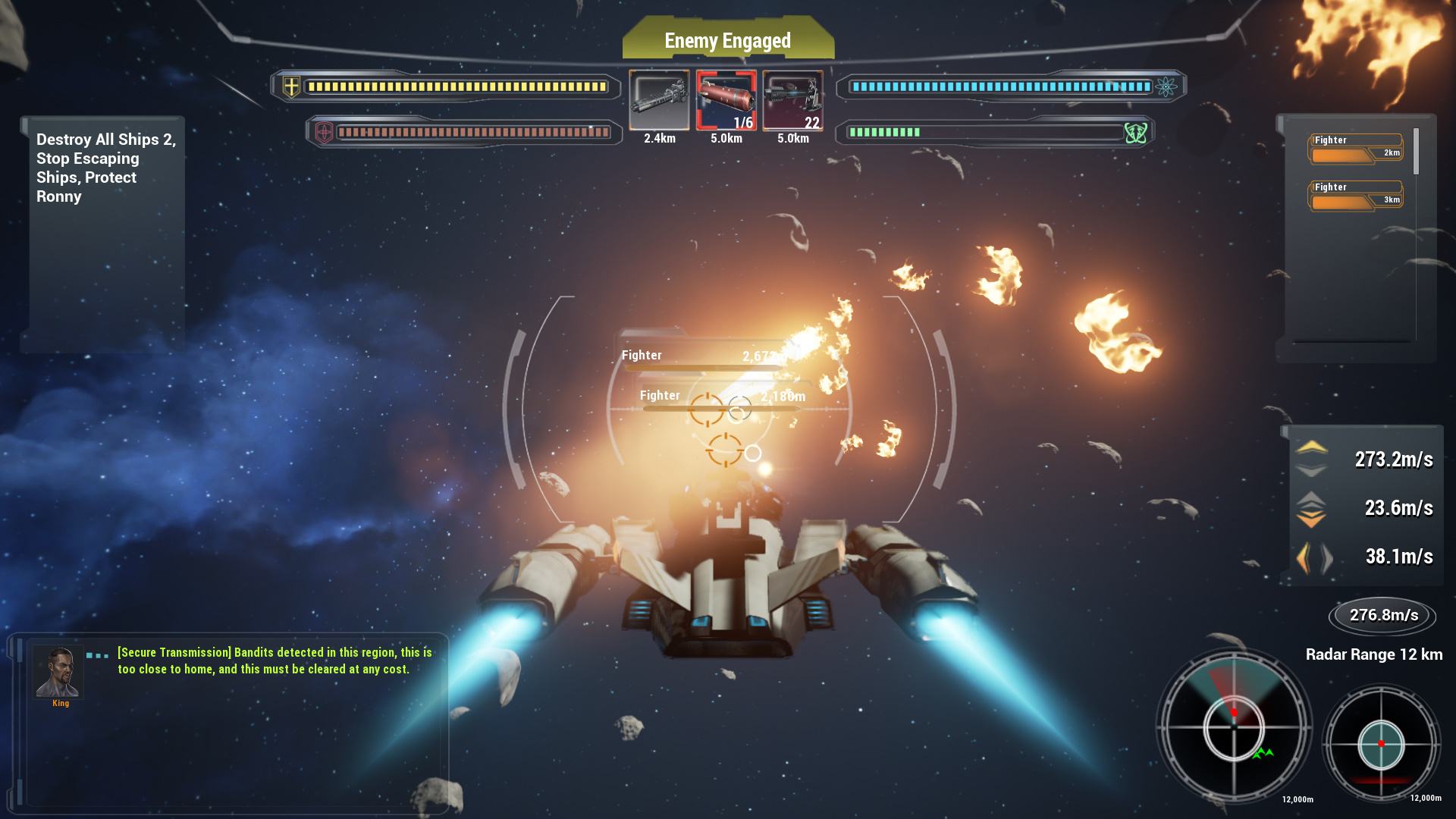Click the small teal-centered radar display
The width and height of the screenshot is (1456, 819).
(1381, 744)
